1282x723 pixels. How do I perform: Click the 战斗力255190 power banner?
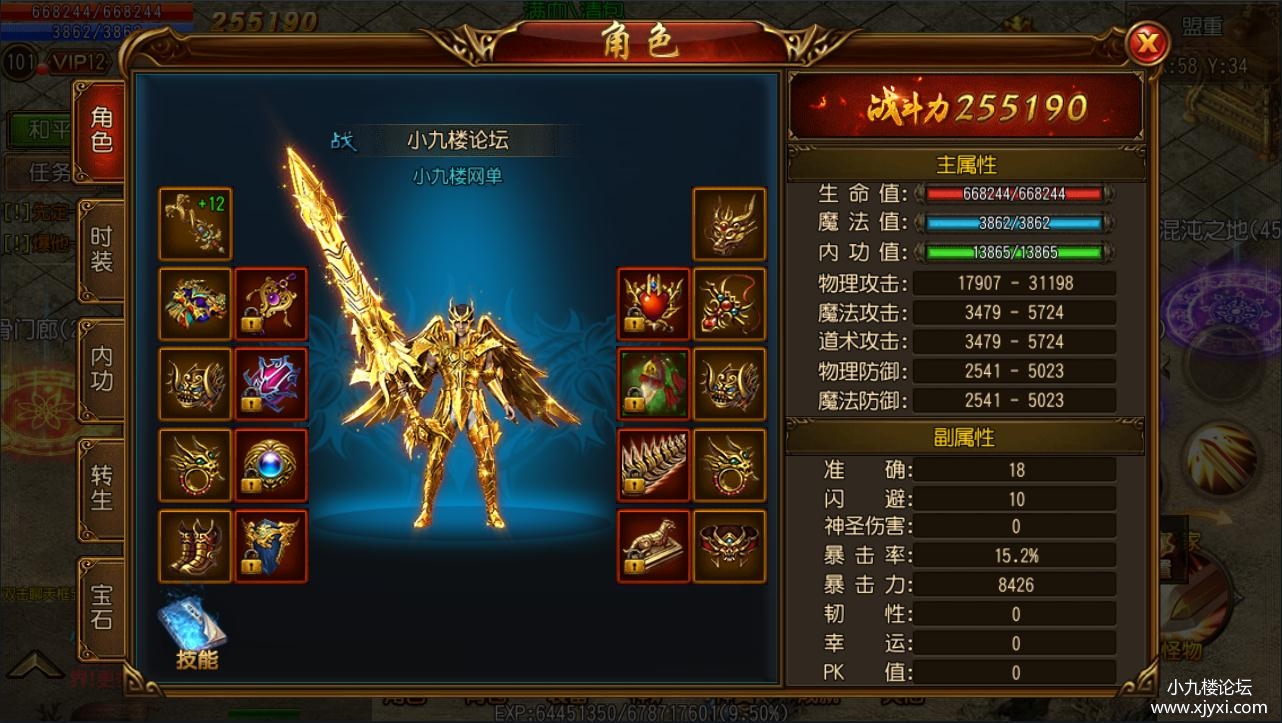click(963, 106)
